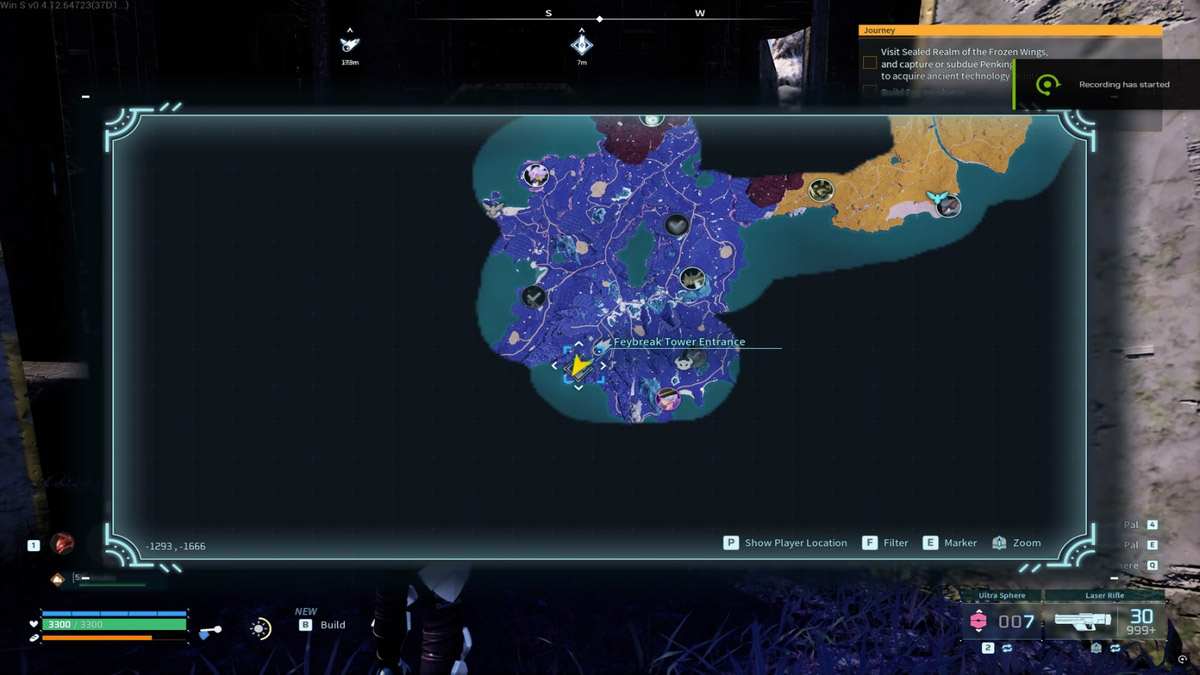
Task: Choose the pink-ringed boss icon on the southern shore
Action: point(668,400)
